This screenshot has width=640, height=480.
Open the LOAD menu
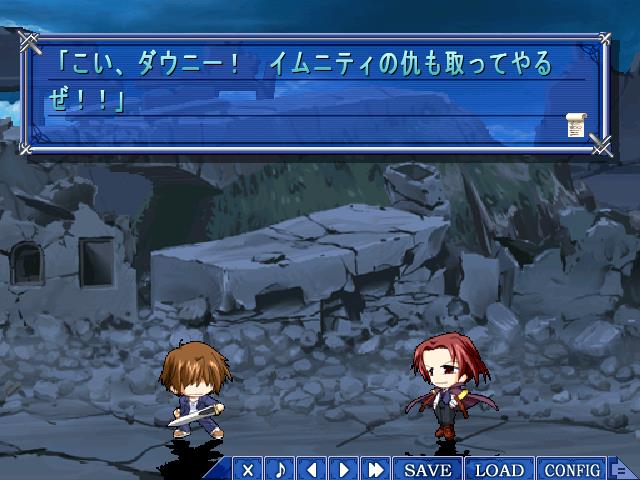(499, 469)
